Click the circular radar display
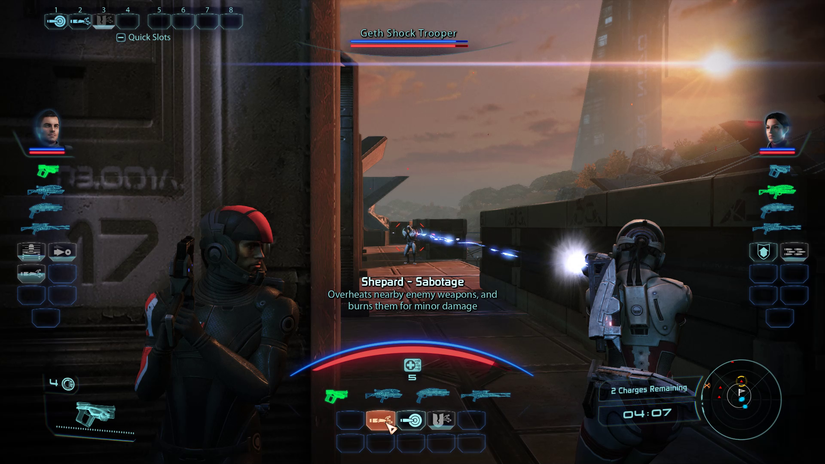825x464 pixels. [x=741, y=399]
